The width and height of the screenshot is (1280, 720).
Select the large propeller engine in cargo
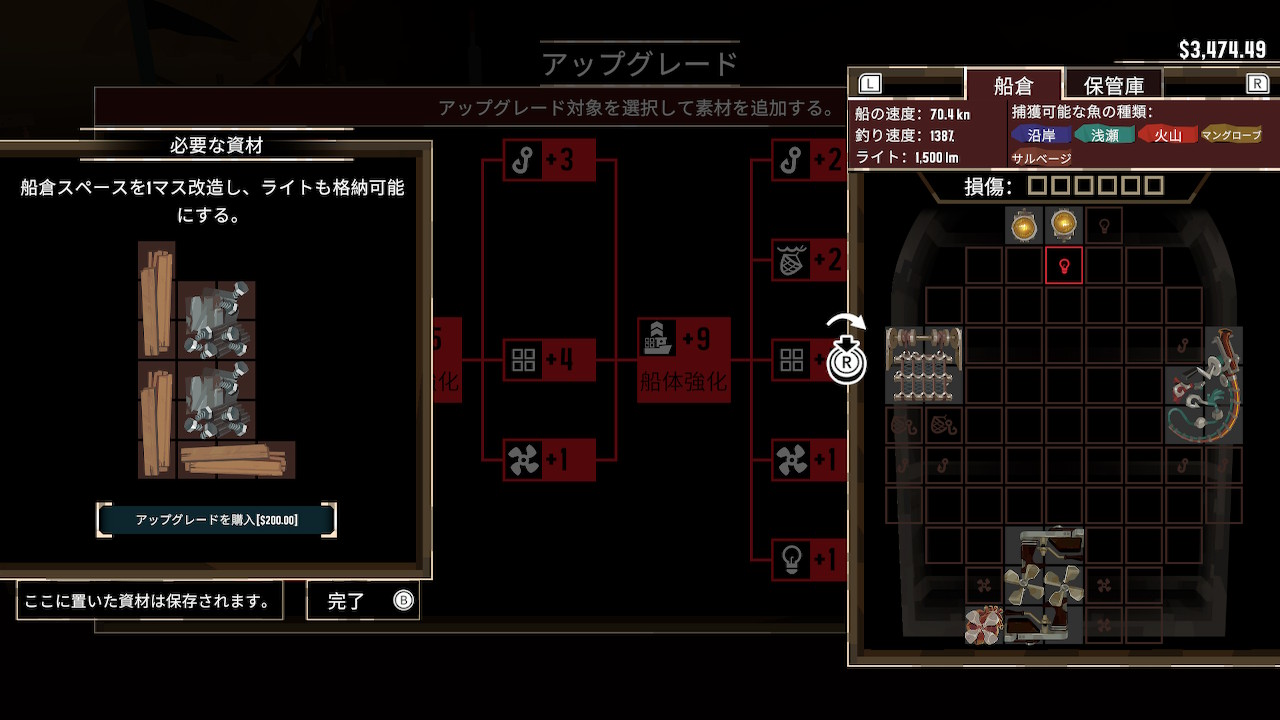[x=1043, y=585]
